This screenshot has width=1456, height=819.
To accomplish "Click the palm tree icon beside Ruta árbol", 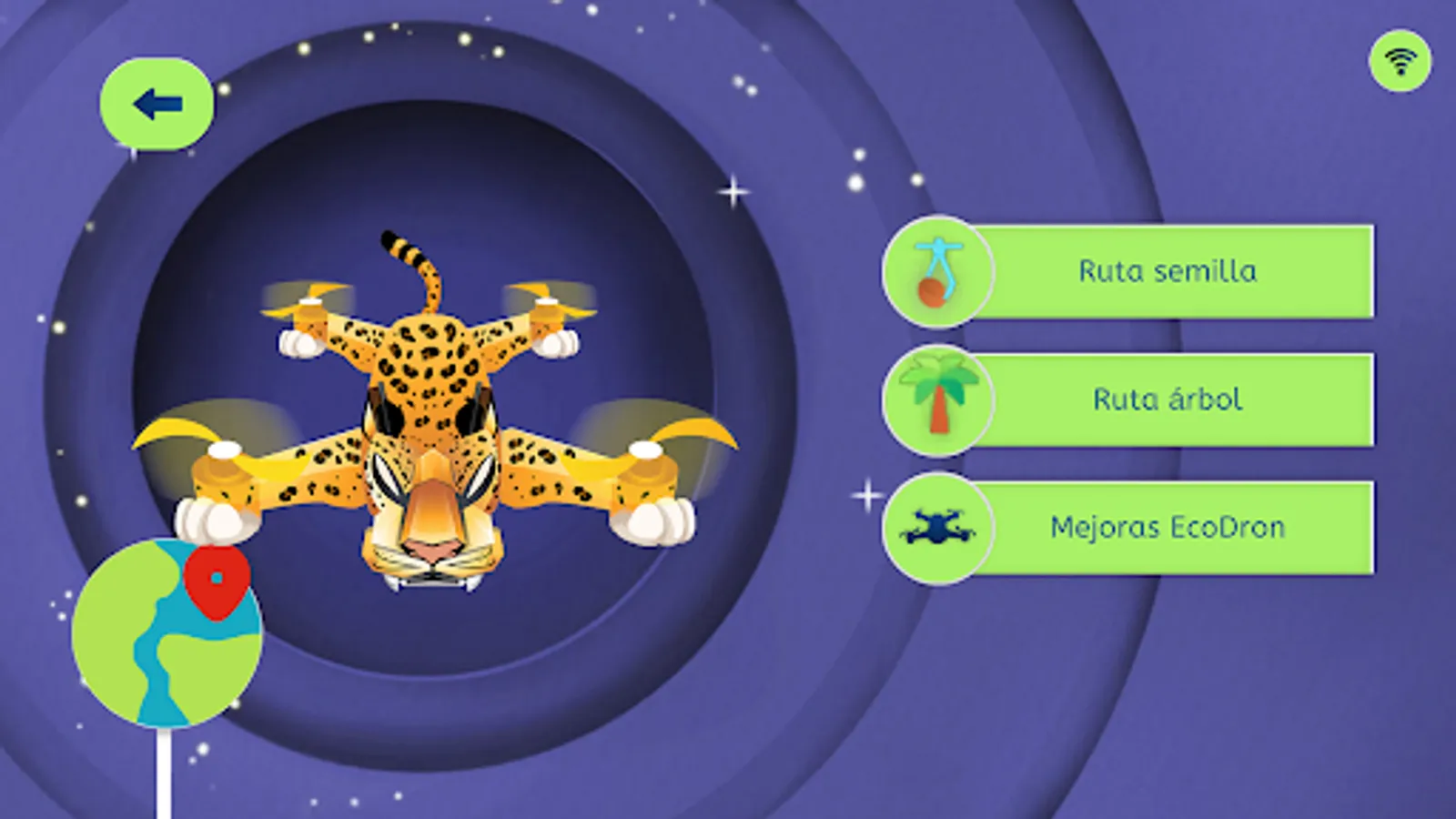I will point(937,400).
